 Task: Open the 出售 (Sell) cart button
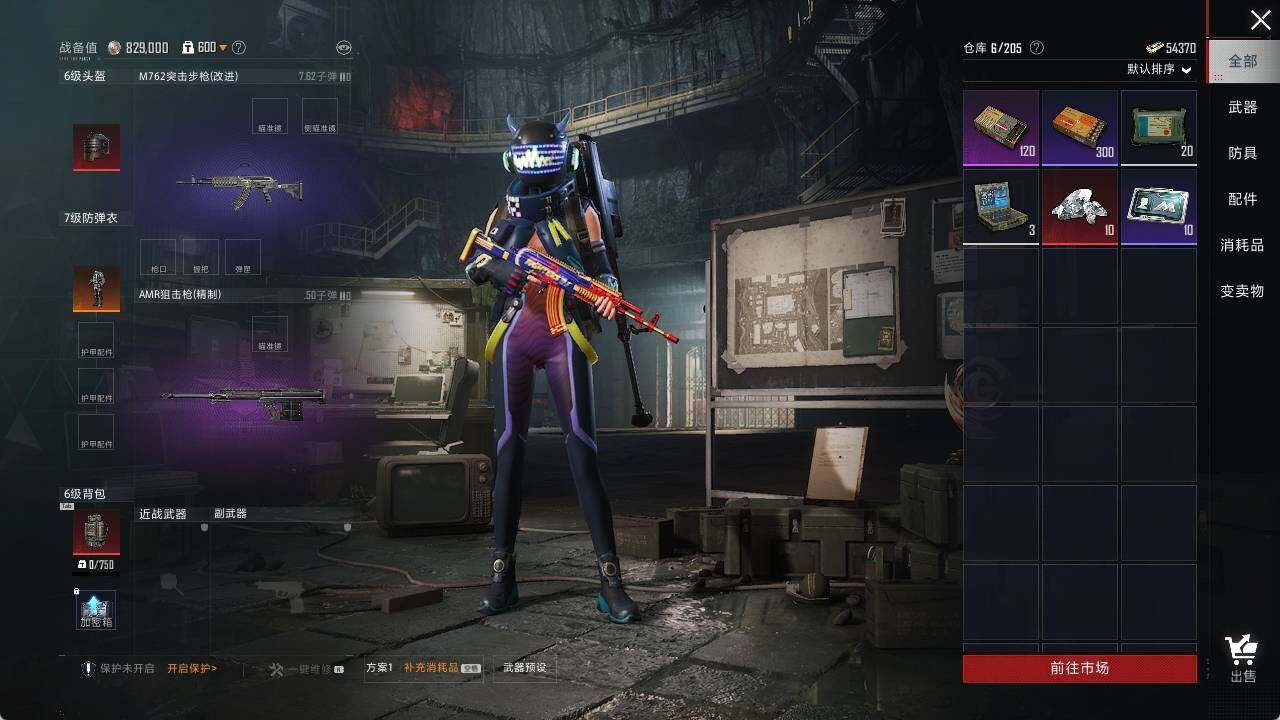pos(1243,659)
